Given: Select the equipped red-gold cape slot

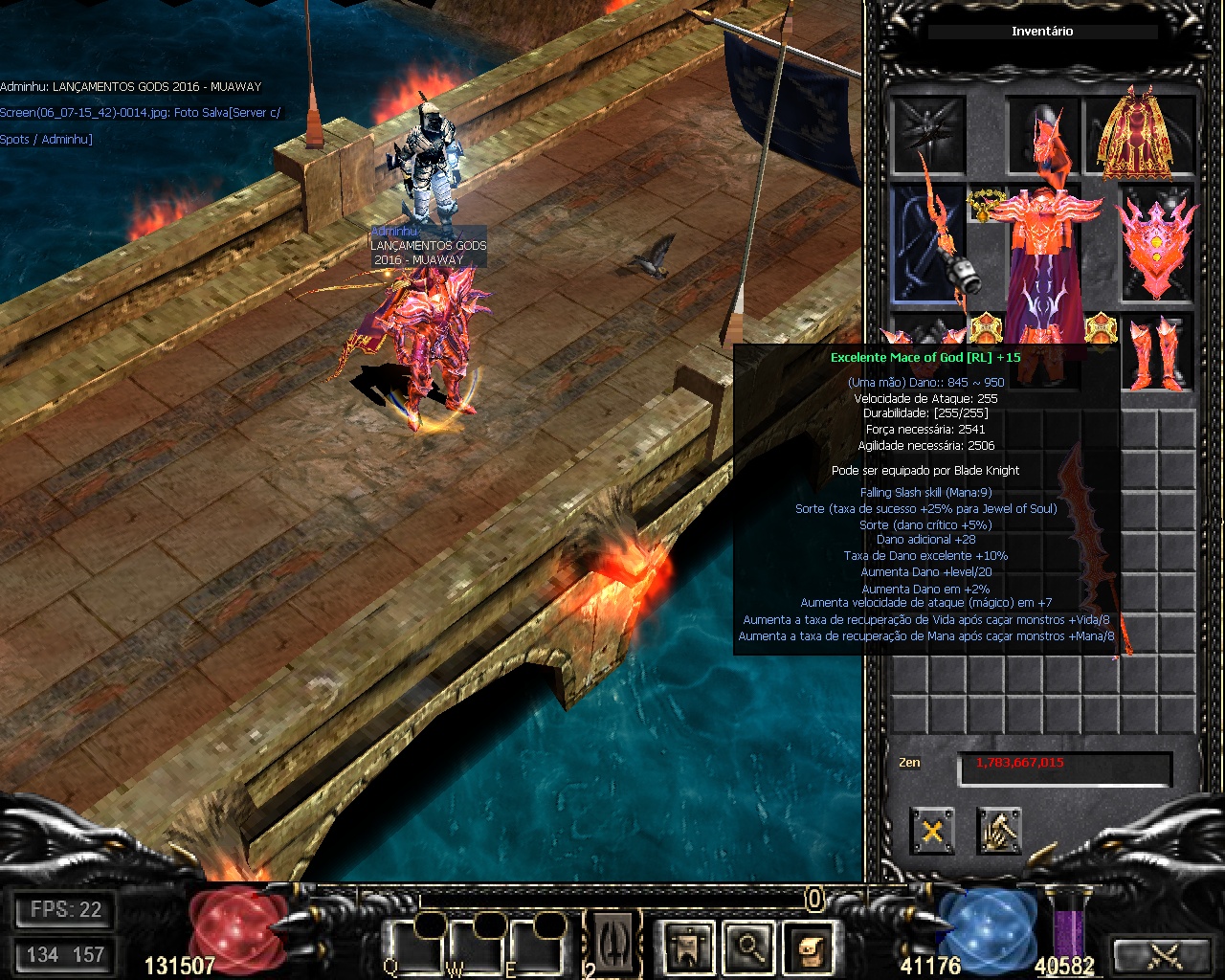Looking at the screenshot, I should (x=1139, y=134).
